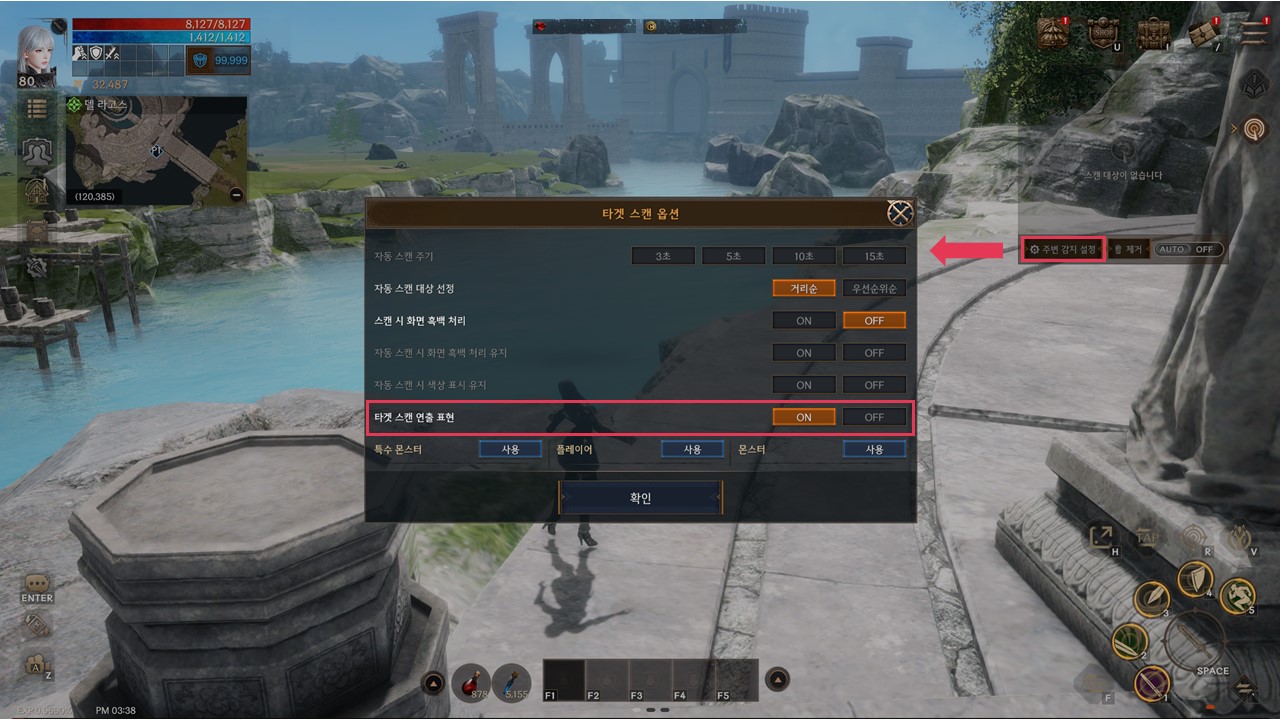
Task: Zoom out the minimap with minus button
Action: [236, 195]
